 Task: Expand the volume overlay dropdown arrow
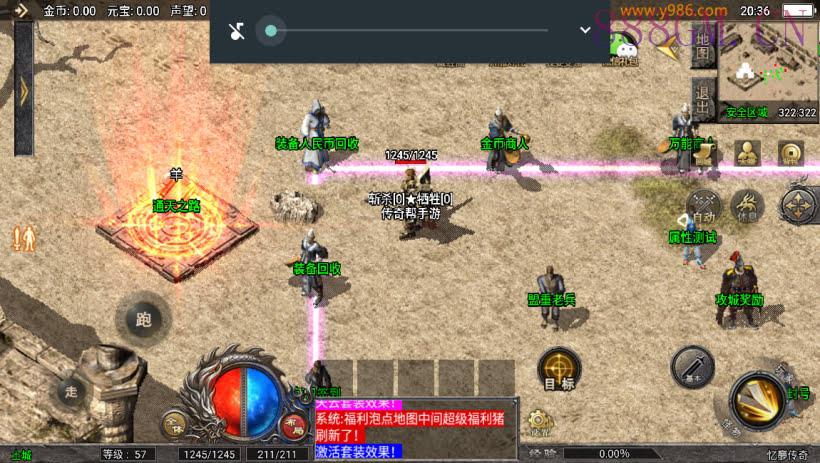click(586, 30)
